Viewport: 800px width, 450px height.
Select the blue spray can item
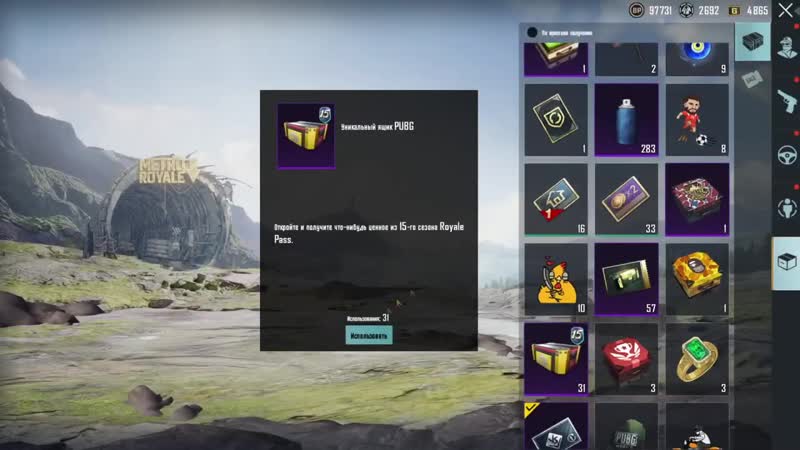pos(626,118)
